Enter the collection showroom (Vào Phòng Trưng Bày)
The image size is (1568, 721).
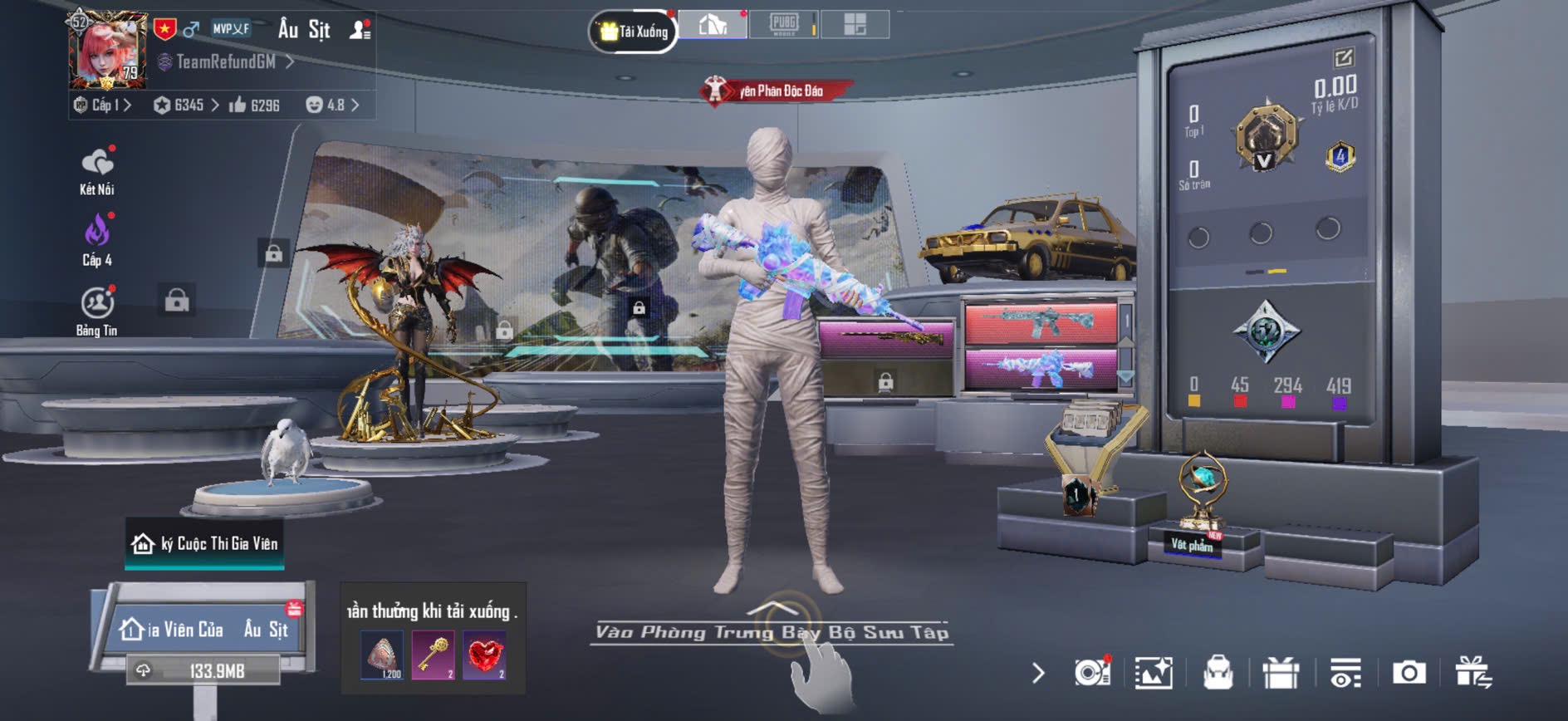click(x=772, y=631)
